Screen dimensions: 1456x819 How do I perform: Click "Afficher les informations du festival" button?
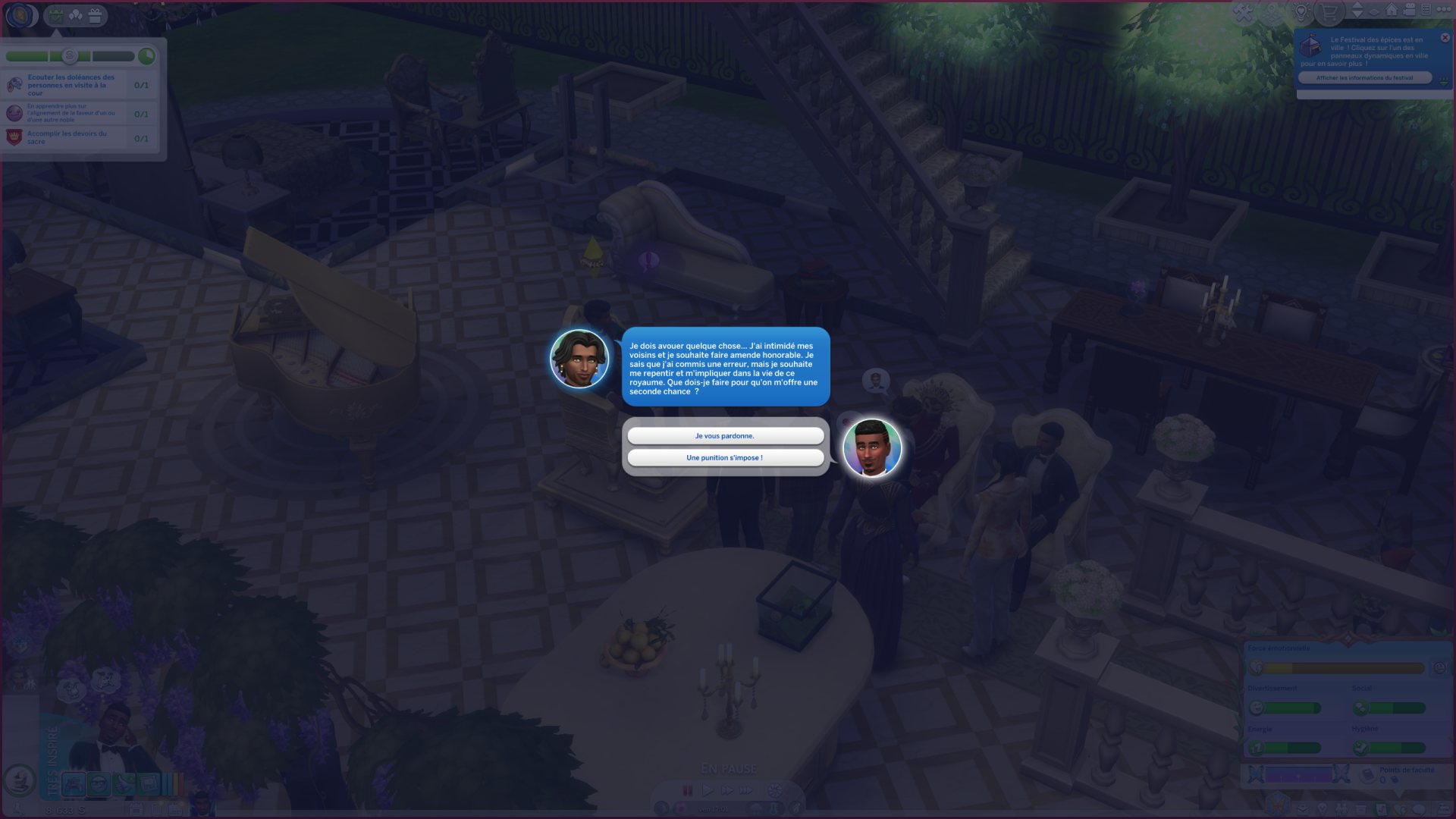point(1364,78)
